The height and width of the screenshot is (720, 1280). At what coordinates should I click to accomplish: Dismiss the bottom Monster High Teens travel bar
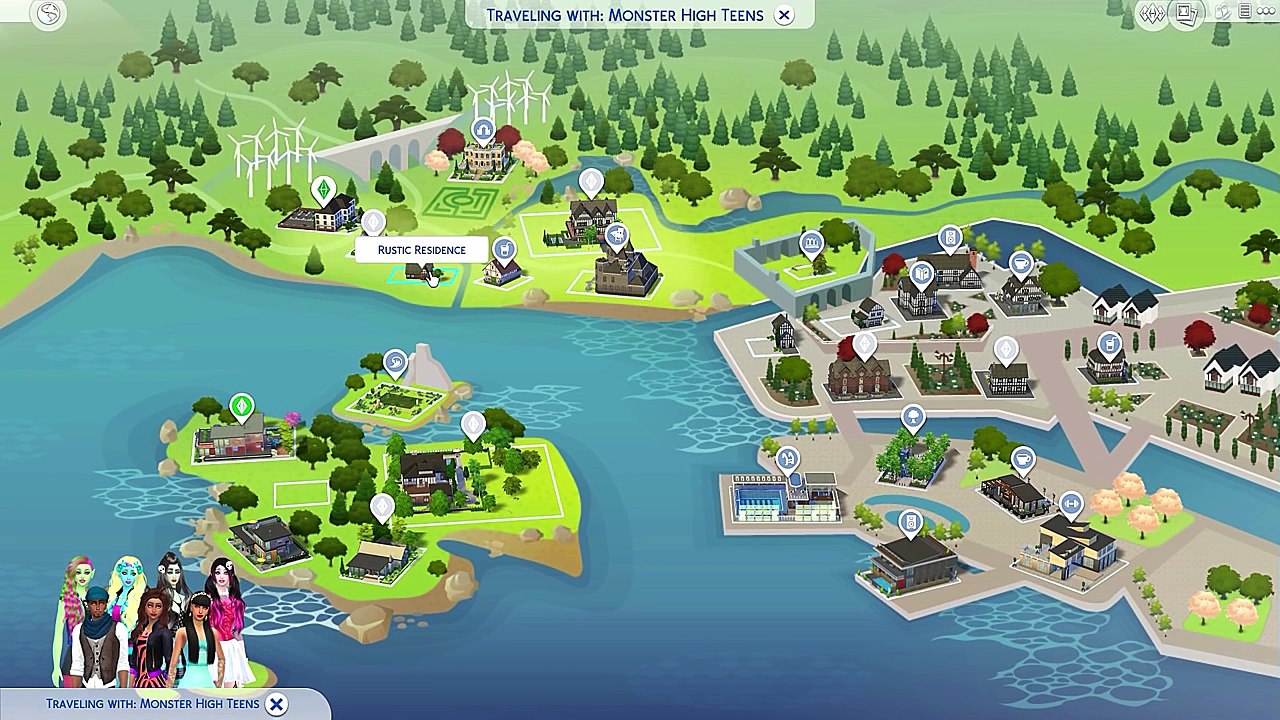click(277, 704)
